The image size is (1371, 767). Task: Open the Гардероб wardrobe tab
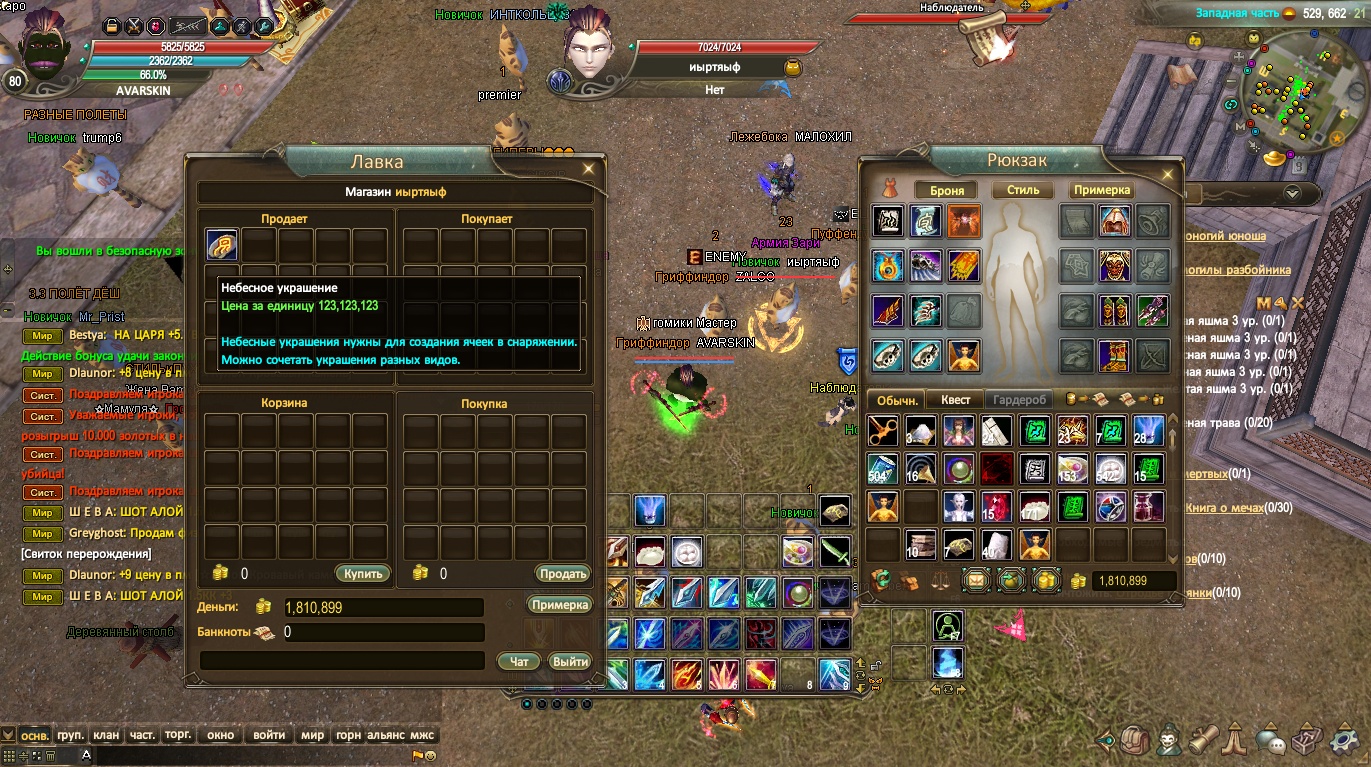tap(1019, 399)
